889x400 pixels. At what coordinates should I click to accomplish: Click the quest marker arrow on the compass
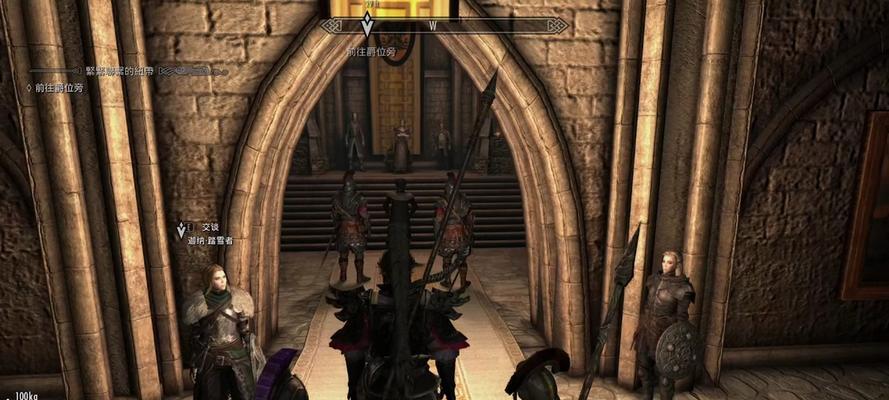(x=367, y=25)
